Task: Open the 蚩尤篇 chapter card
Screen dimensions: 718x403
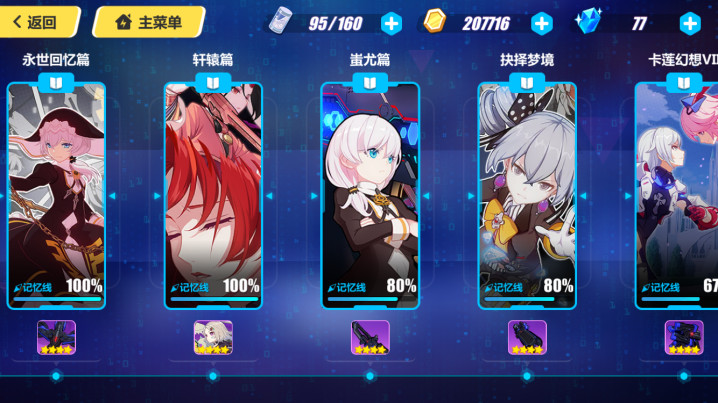Action: tap(370, 195)
